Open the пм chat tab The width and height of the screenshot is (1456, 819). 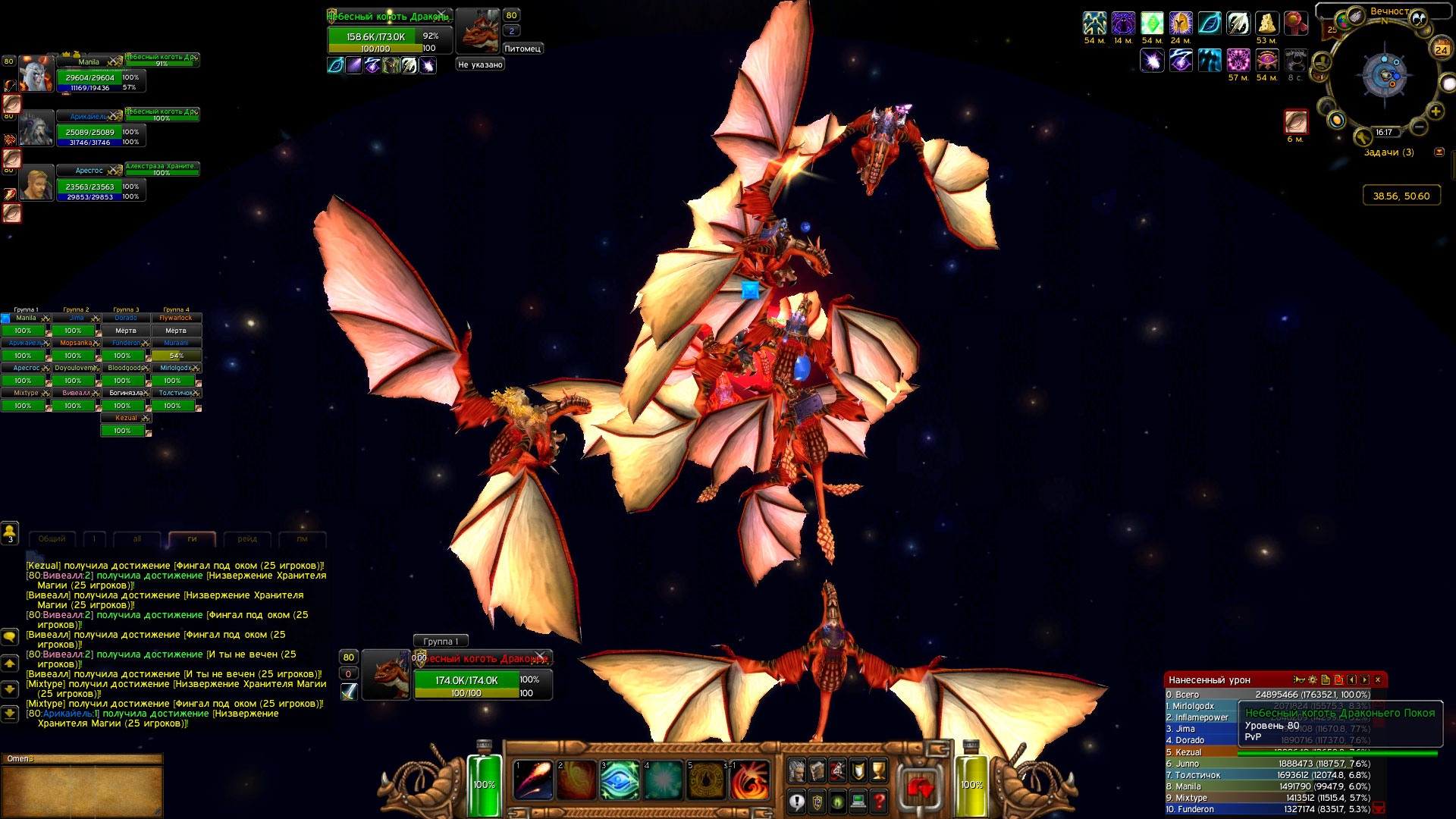[302, 539]
